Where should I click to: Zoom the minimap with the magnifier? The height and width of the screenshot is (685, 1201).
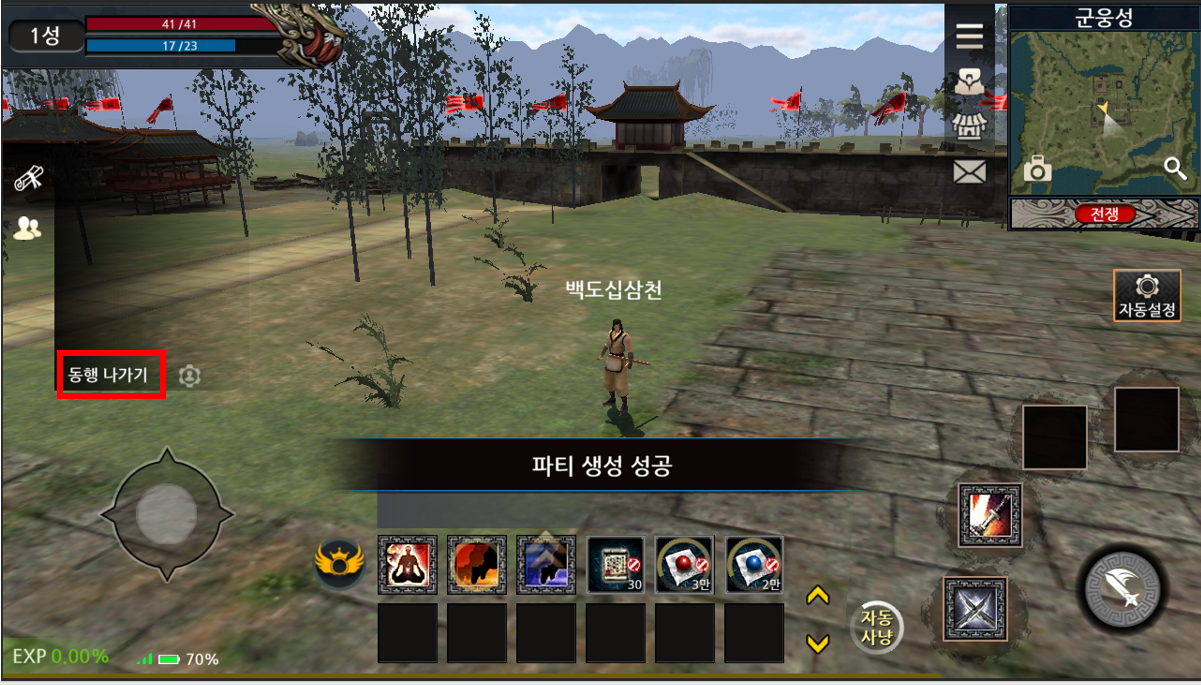click(1175, 168)
